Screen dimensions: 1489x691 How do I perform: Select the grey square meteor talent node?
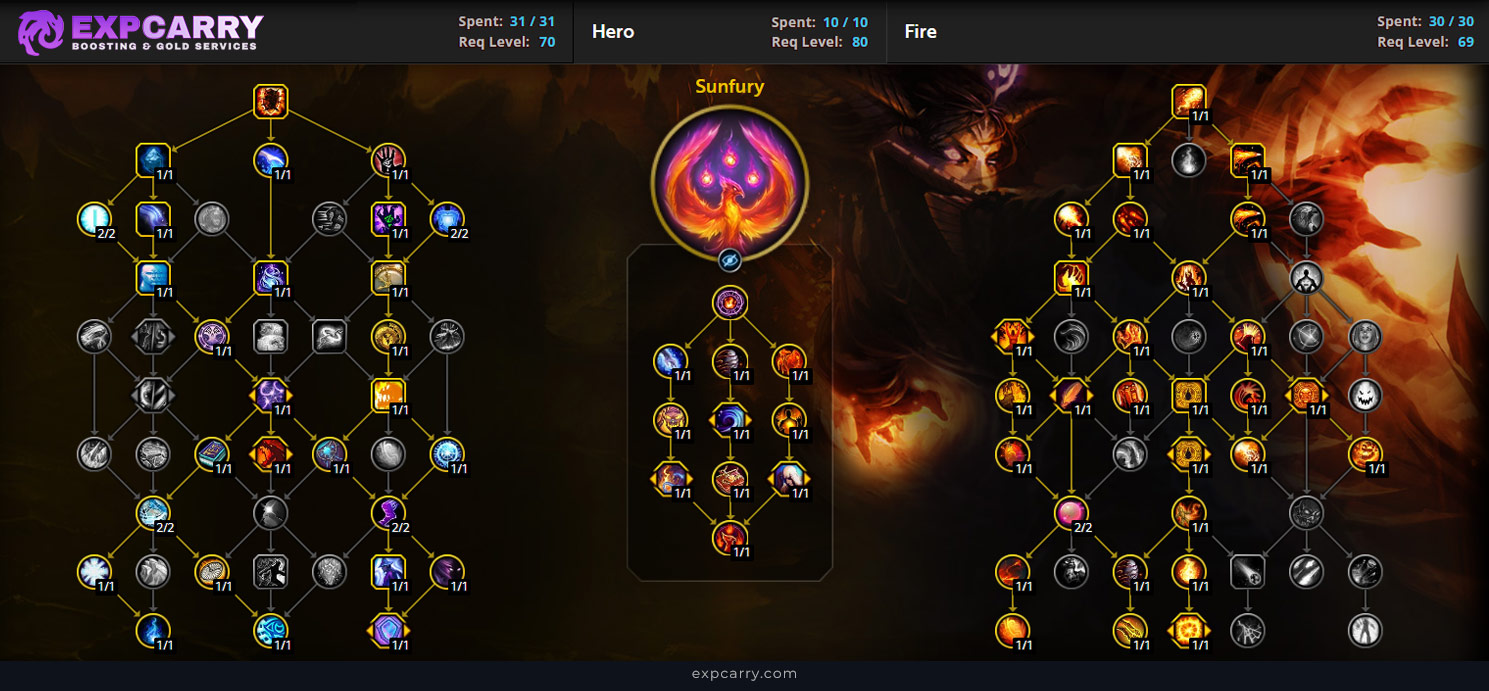1247,572
